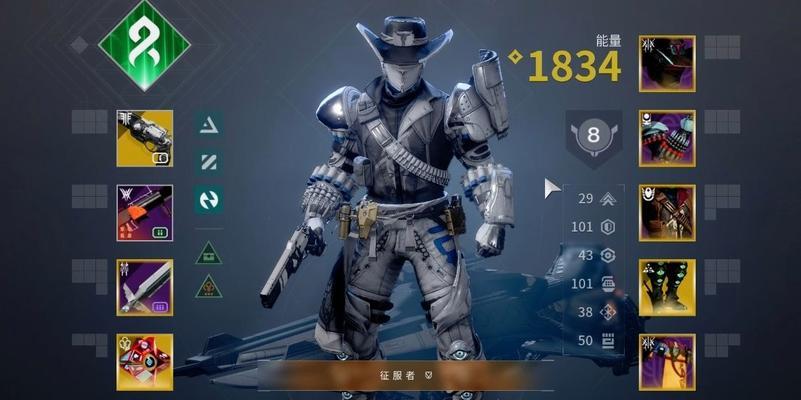Image resolution: width=801 pixels, height=400 pixels.
Task: Select the yellow exotic hand cannon slot
Action: pyautogui.click(x=145, y=138)
